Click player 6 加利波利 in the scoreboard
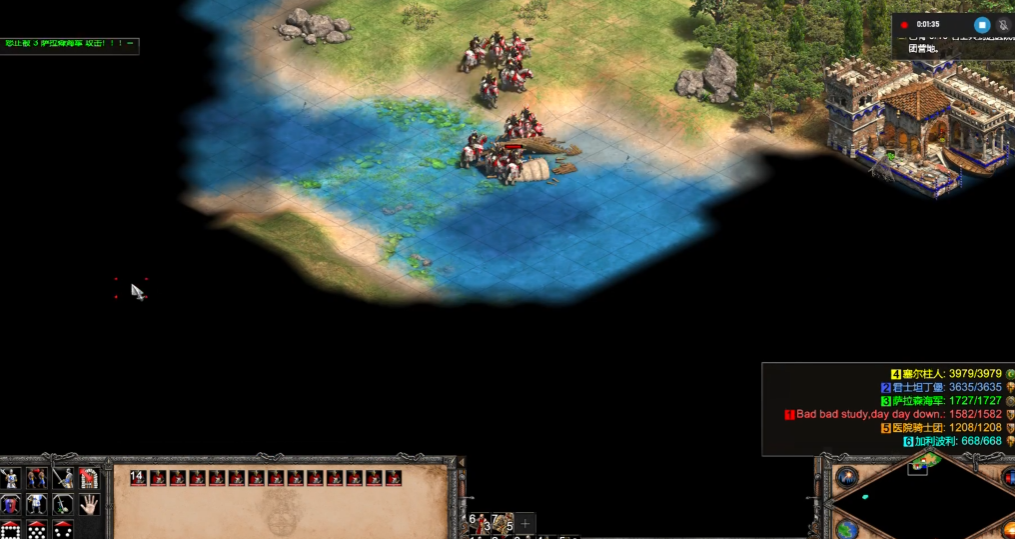Screen dimensions: 1015x539 957,441
